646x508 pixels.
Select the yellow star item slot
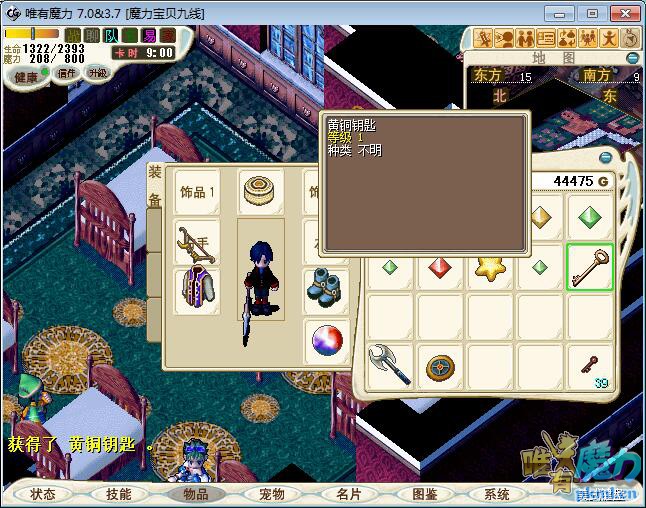tap(490, 267)
